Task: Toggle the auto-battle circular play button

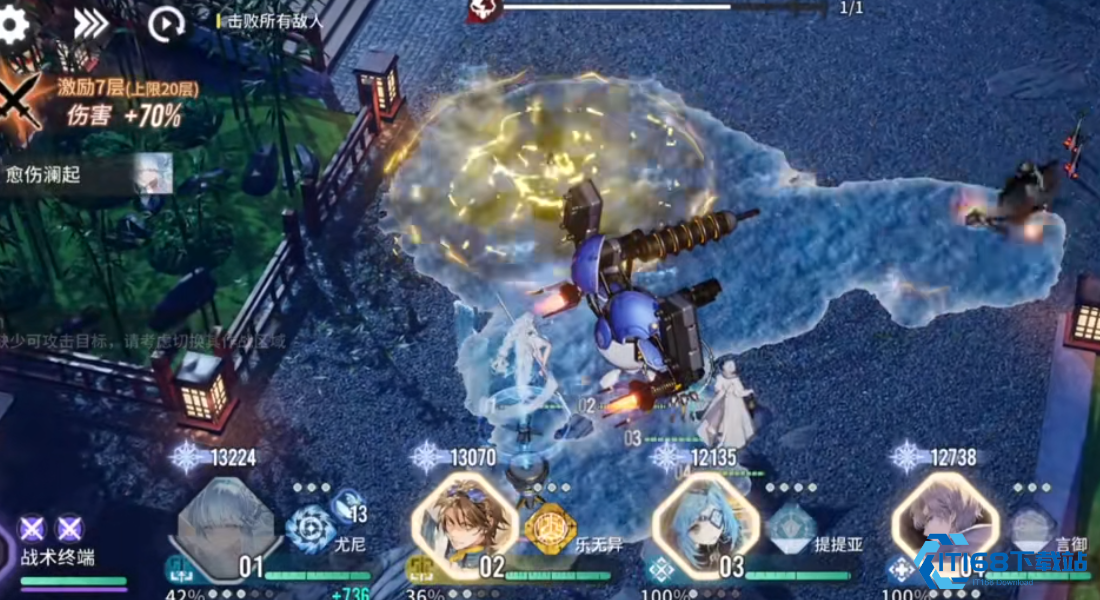Action: (165, 25)
